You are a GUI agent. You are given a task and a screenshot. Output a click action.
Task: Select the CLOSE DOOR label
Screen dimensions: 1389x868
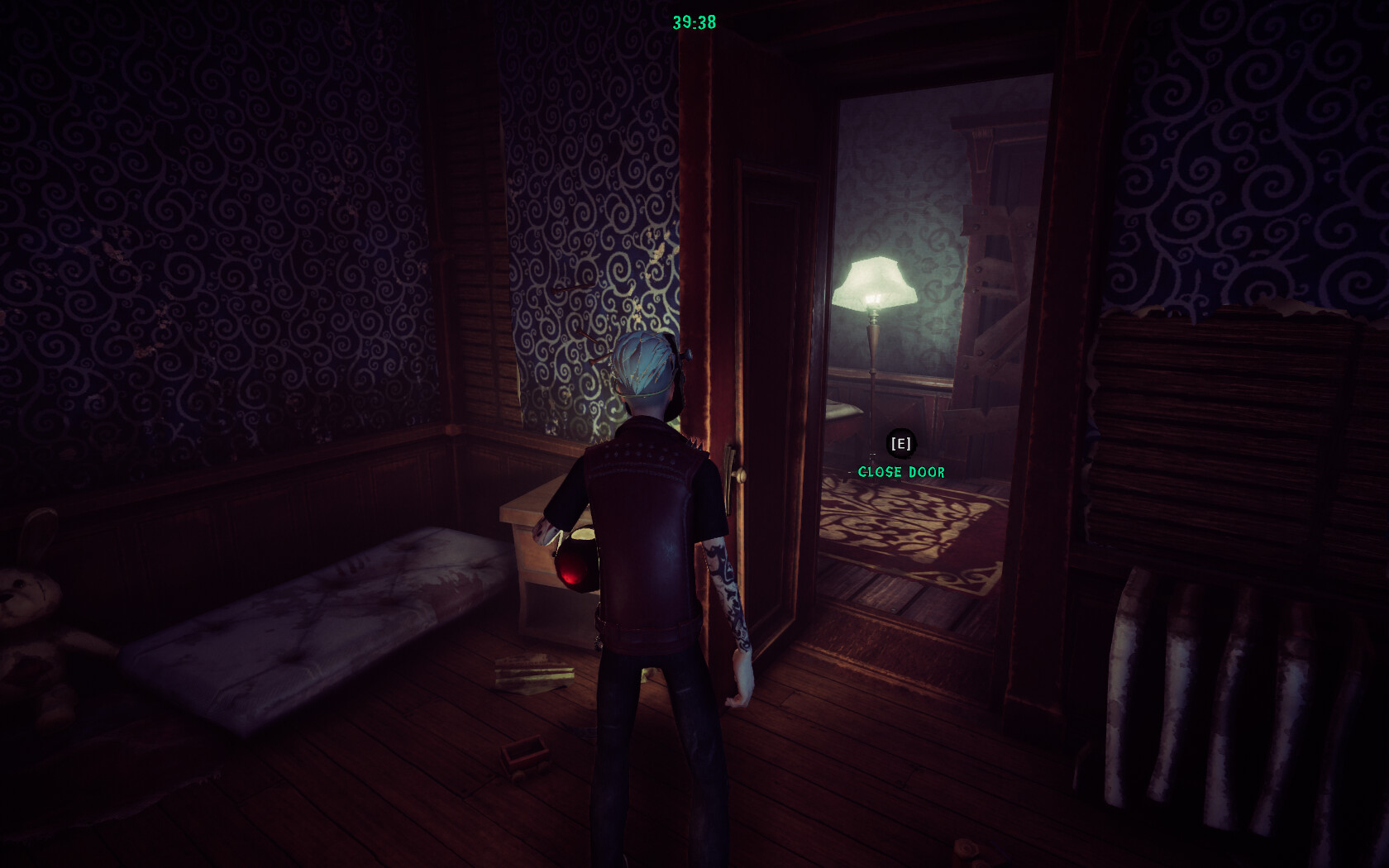901,472
